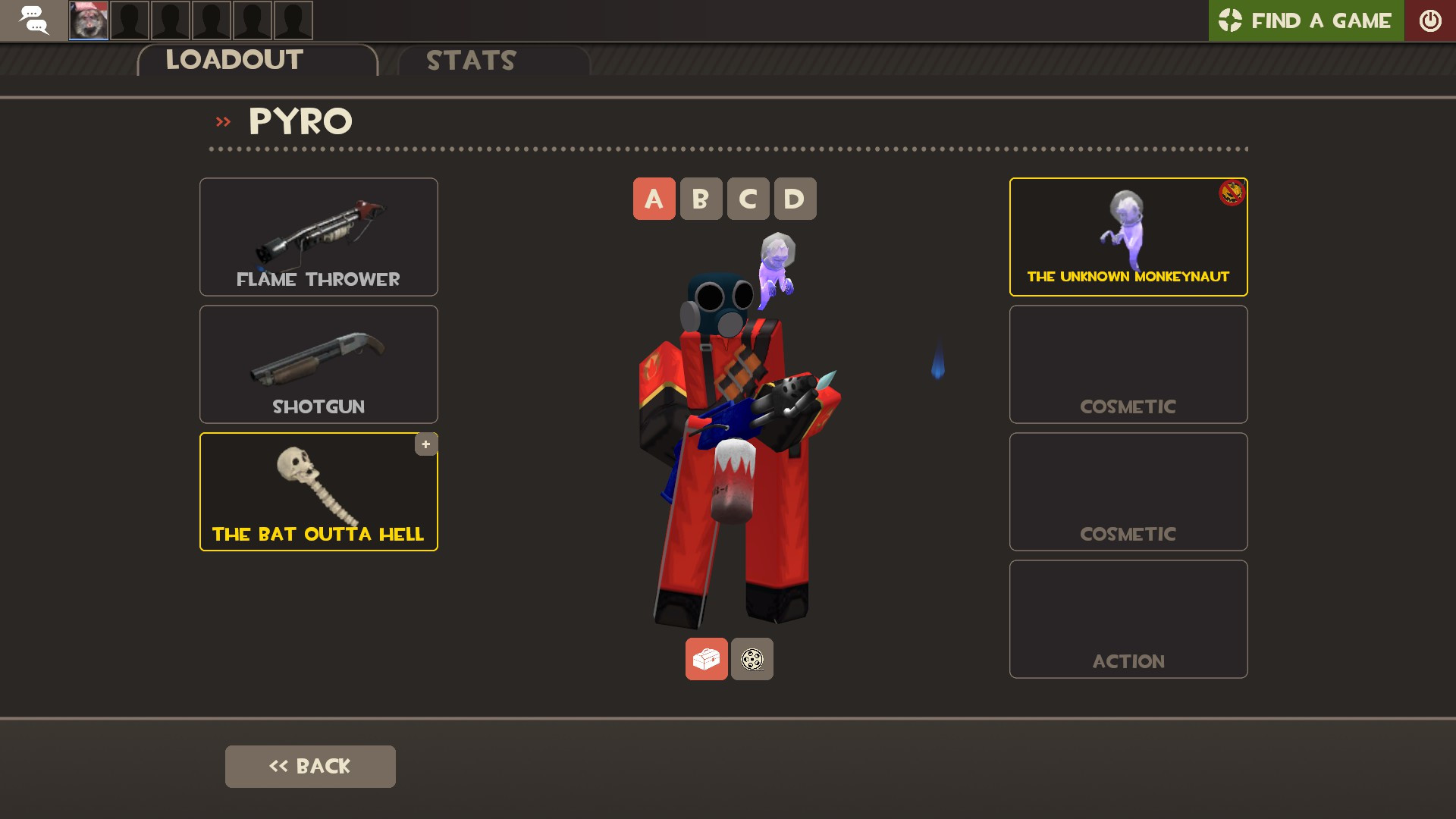Image resolution: width=1456 pixels, height=819 pixels.
Task: Open the chat bubble icon at top left
Action: click(x=33, y=20)
